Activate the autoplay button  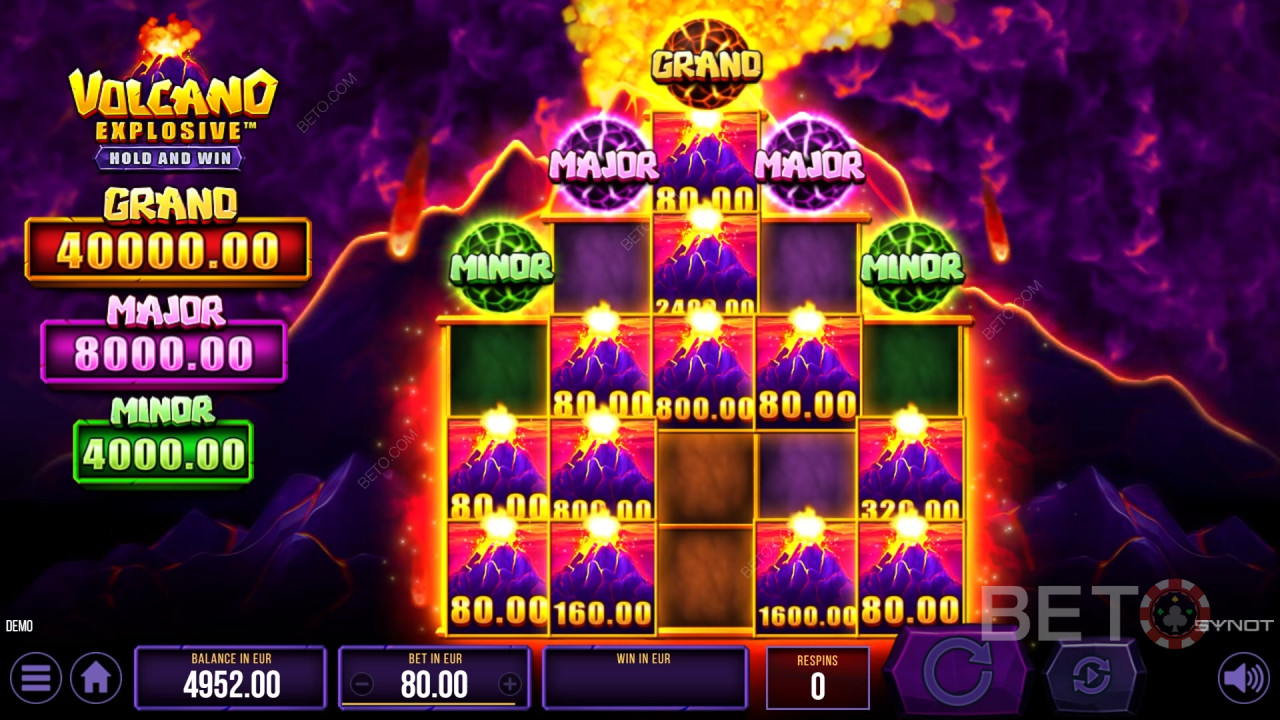[1091, 677]
